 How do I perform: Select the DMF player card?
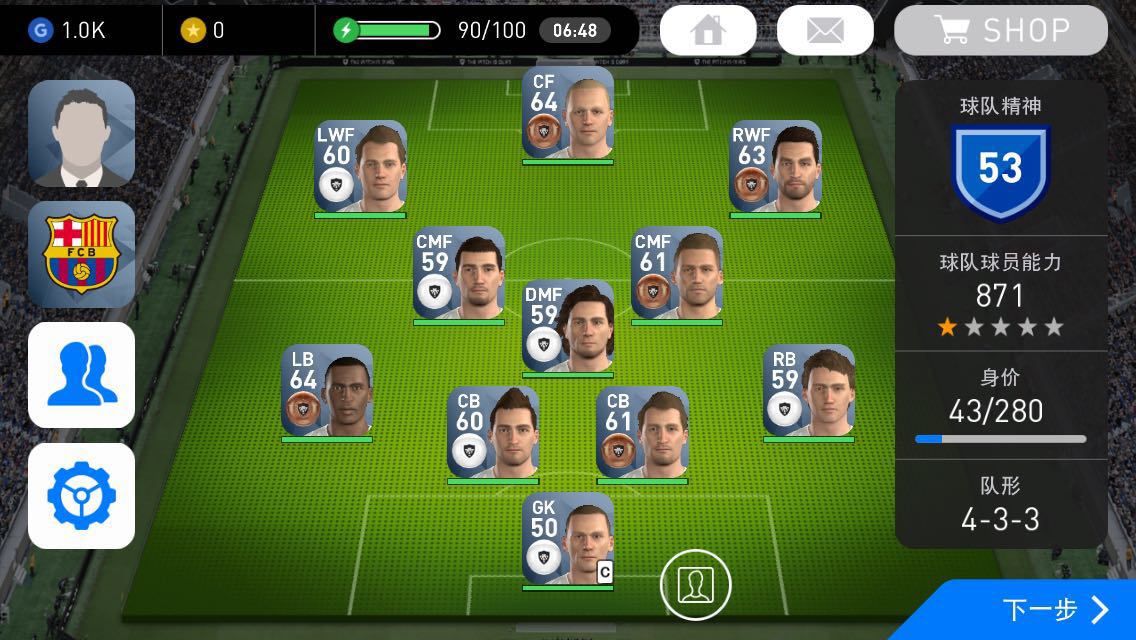pyautogui.click(x=567, y=326)
